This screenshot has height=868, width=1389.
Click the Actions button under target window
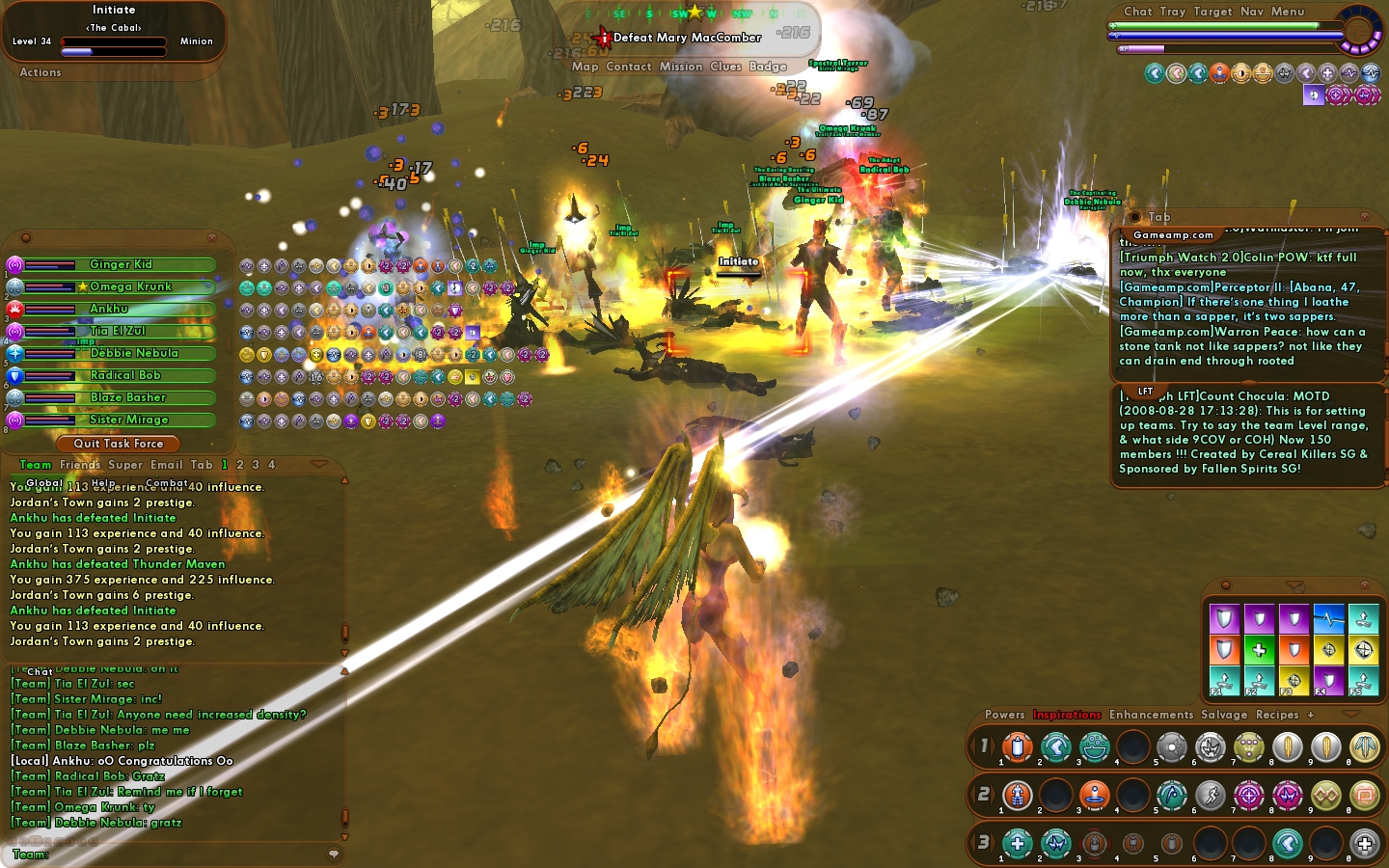41,72
